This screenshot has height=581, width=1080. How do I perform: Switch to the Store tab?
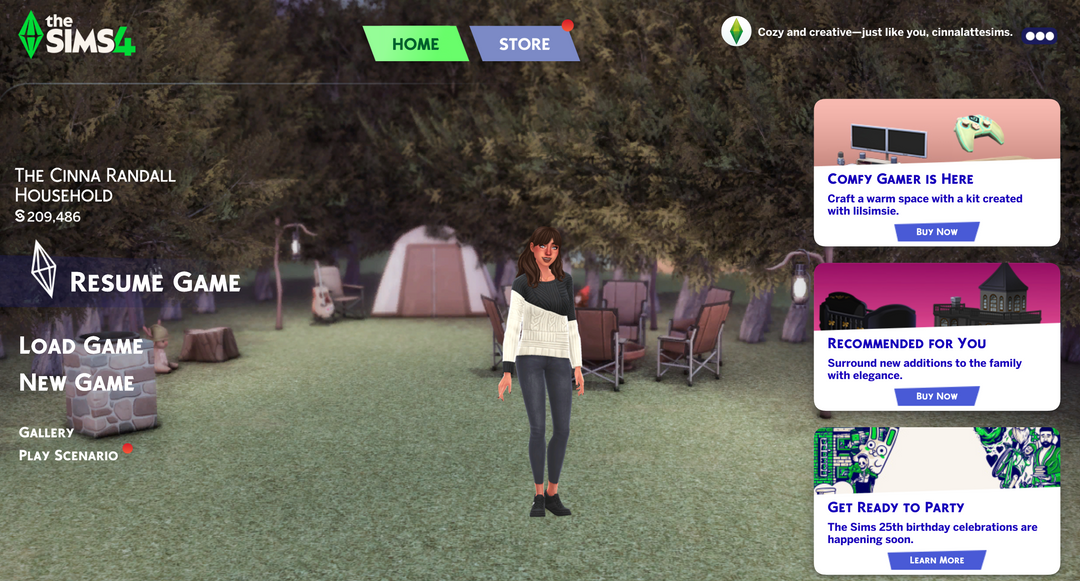524,44
